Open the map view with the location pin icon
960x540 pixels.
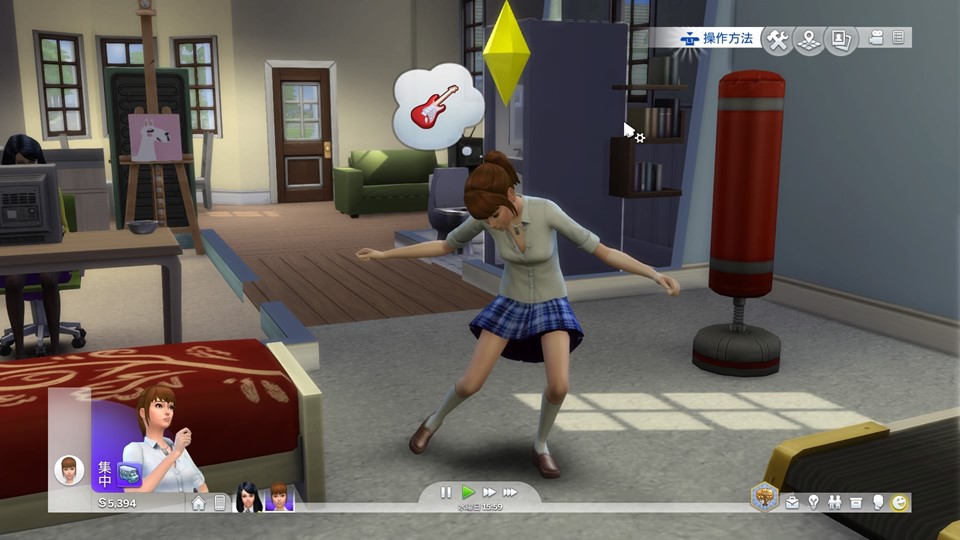click(810, 39)
